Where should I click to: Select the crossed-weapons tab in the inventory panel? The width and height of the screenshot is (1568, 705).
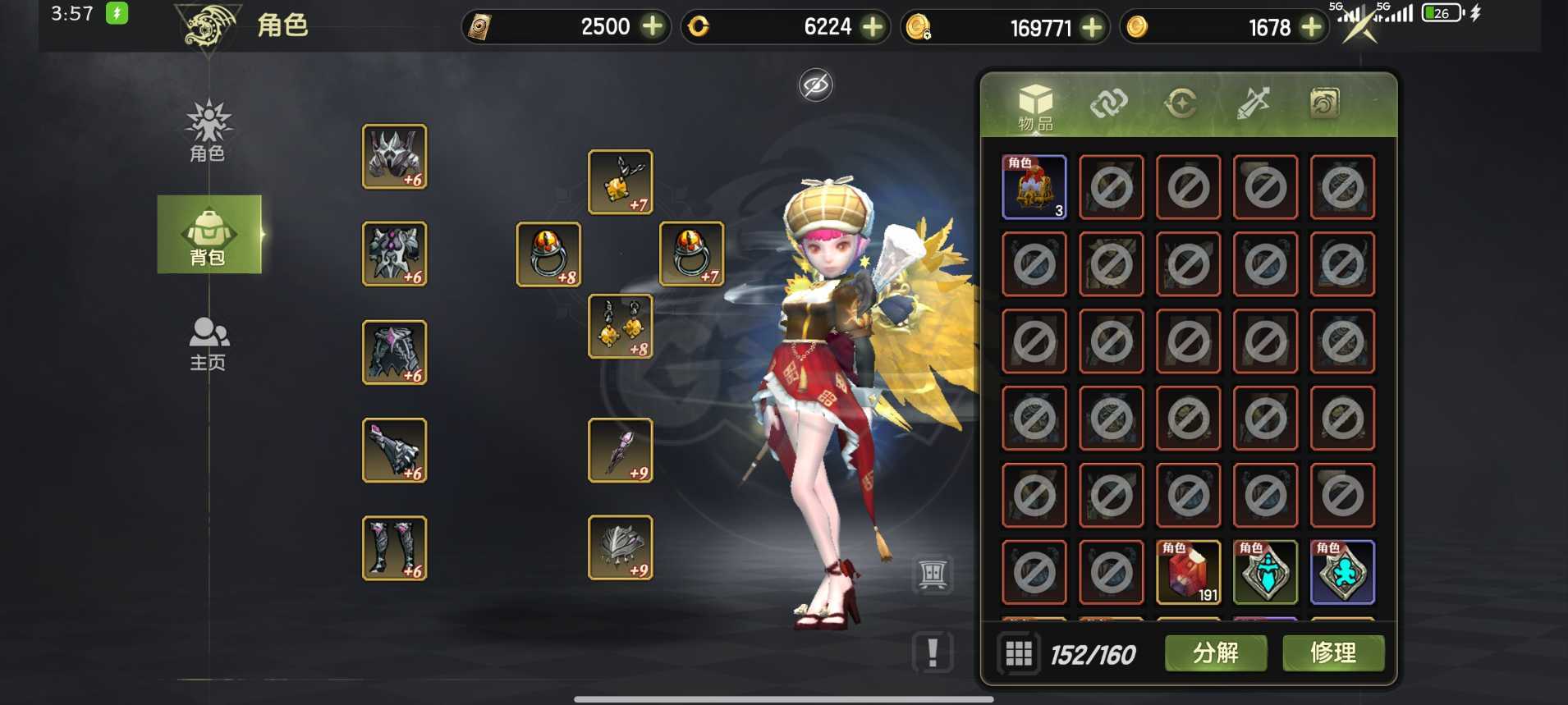(1253, 103)
